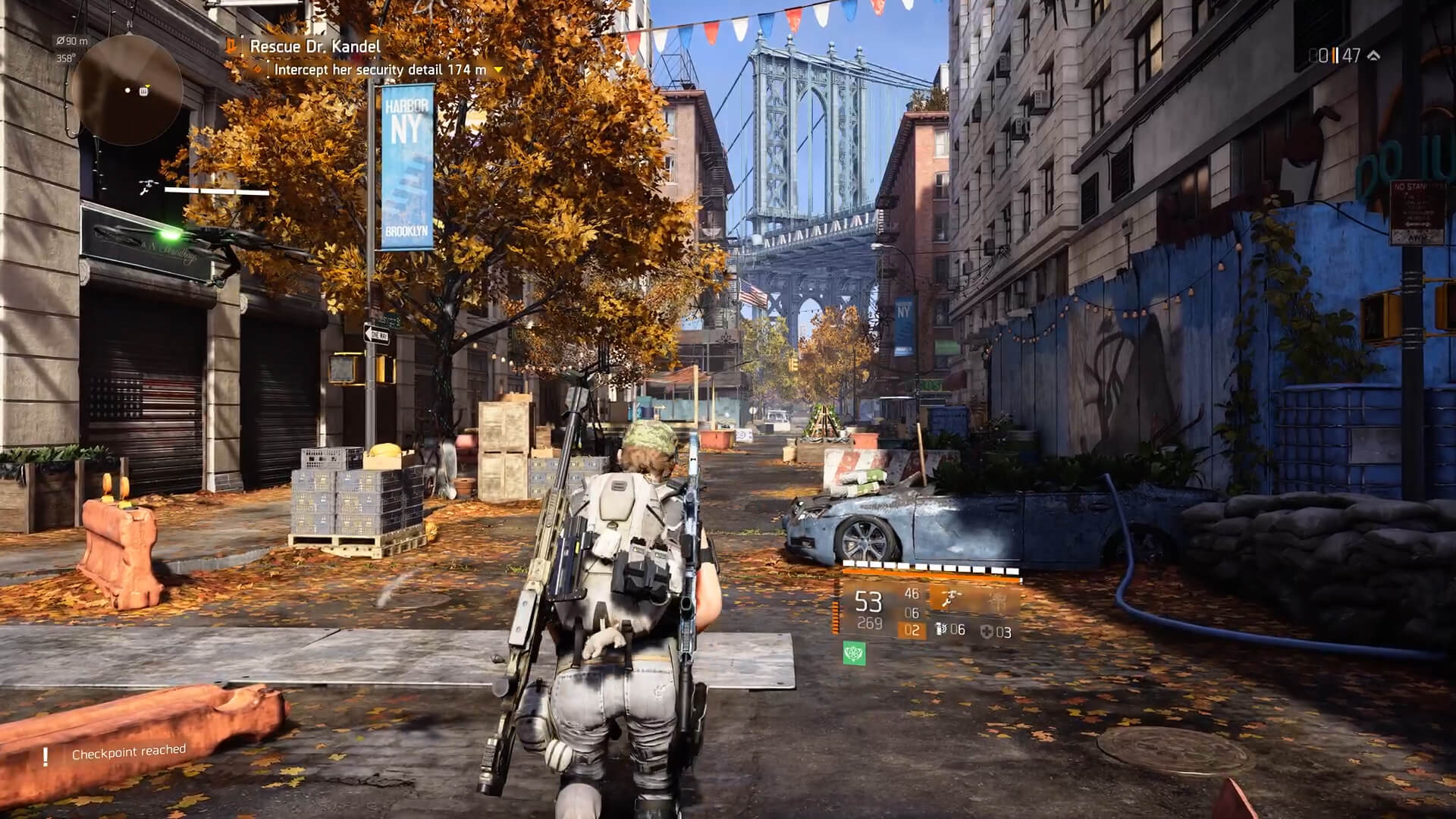
Task: Use the armor kit shield icon
Action: (987, 632)
